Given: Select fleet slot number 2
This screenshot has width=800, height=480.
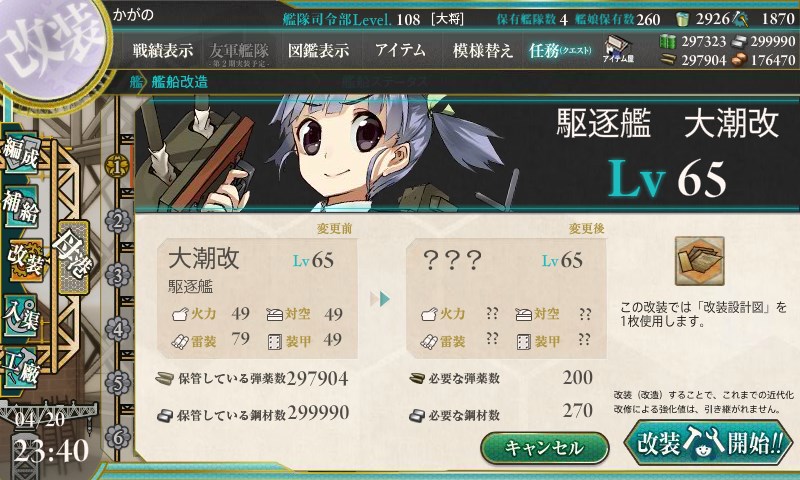Looking at the screenshot, I should (x=118, y=220).
